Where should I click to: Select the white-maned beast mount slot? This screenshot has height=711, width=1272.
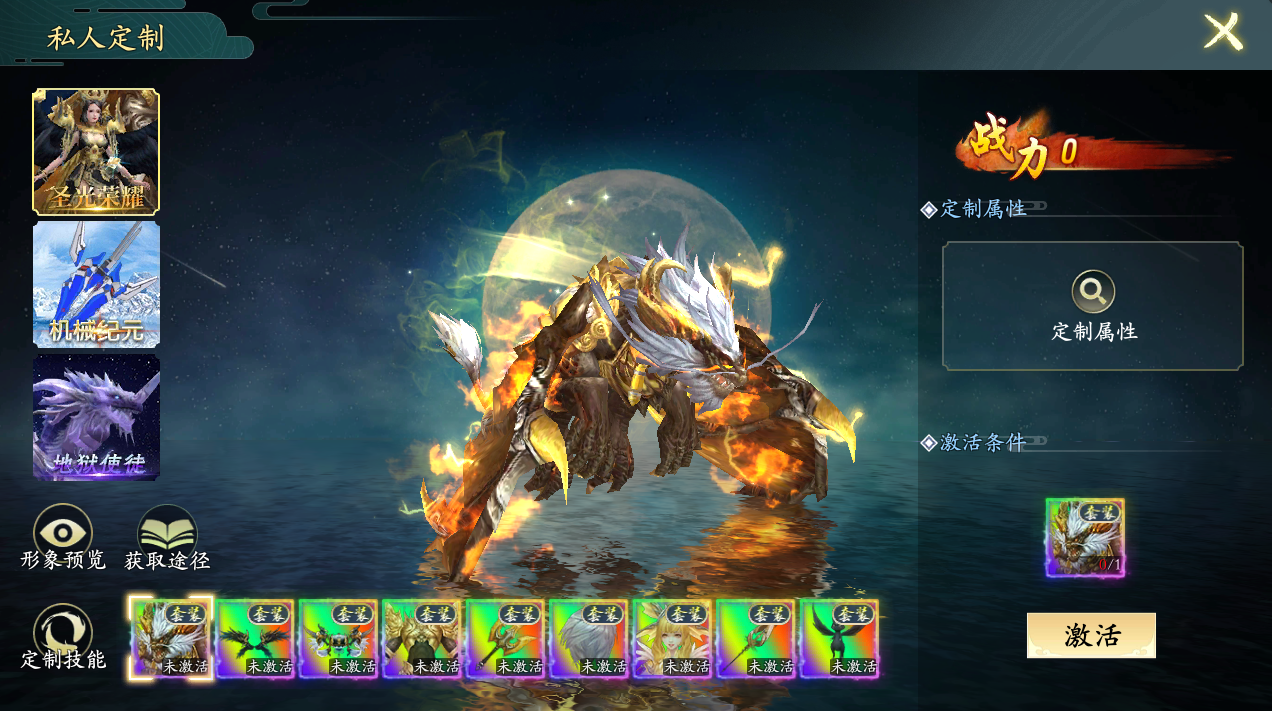[x=171, y=638]
